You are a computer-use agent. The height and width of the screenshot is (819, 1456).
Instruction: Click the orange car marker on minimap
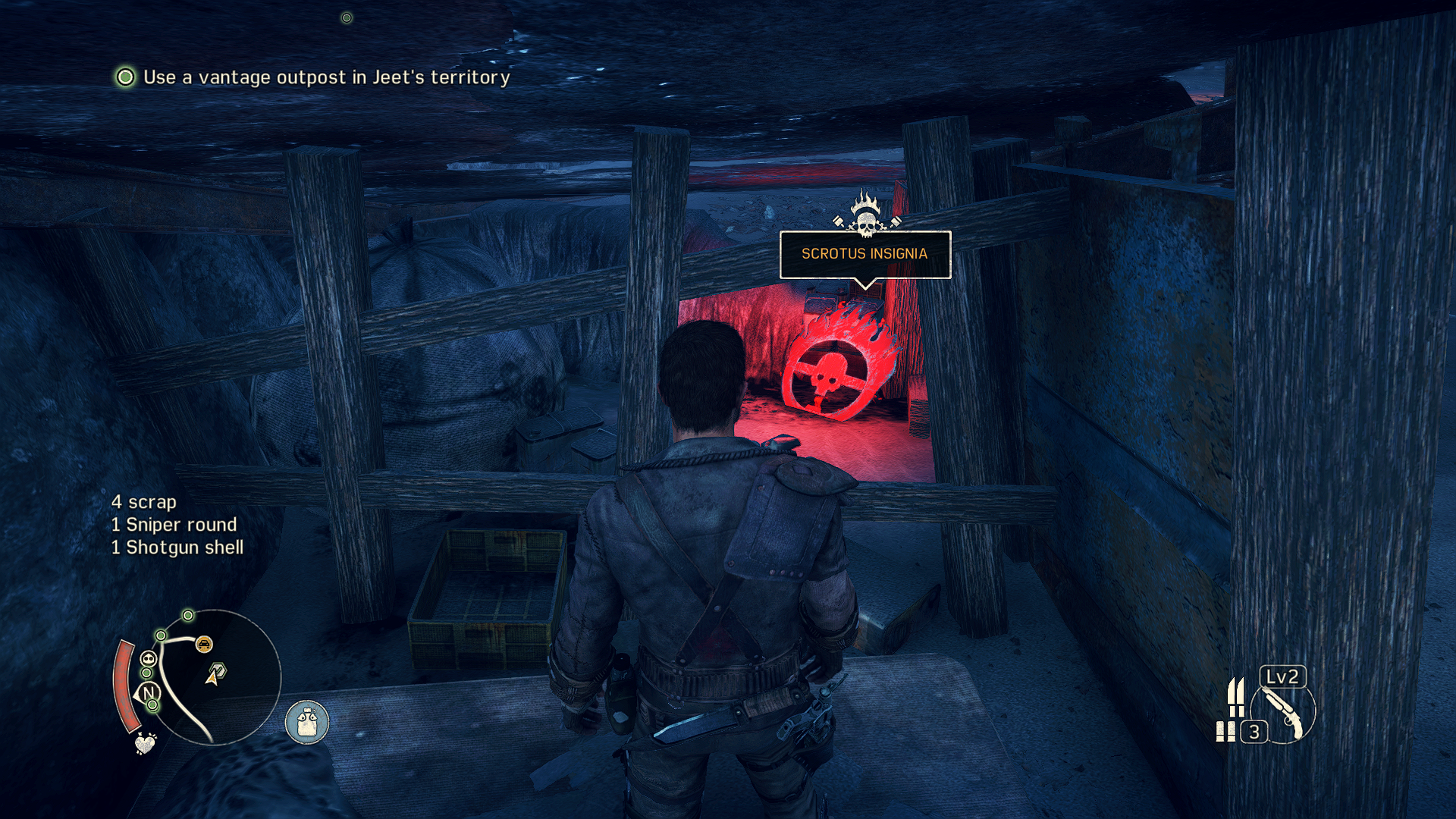204,645
